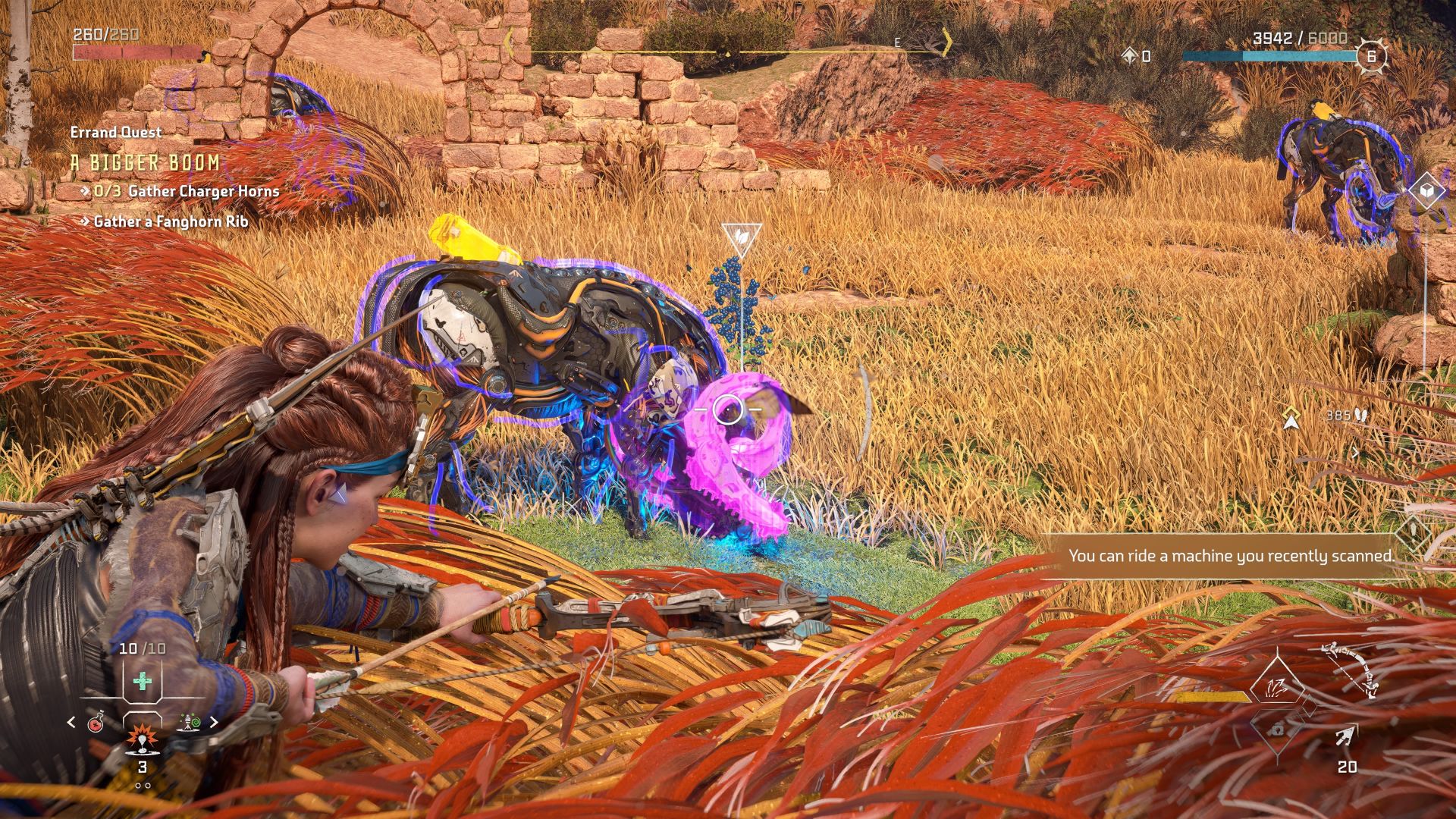The width and height of the screenshot is (1456, 819).
Task: Expand the objective Gather Charger Horns
Action: 184,192
